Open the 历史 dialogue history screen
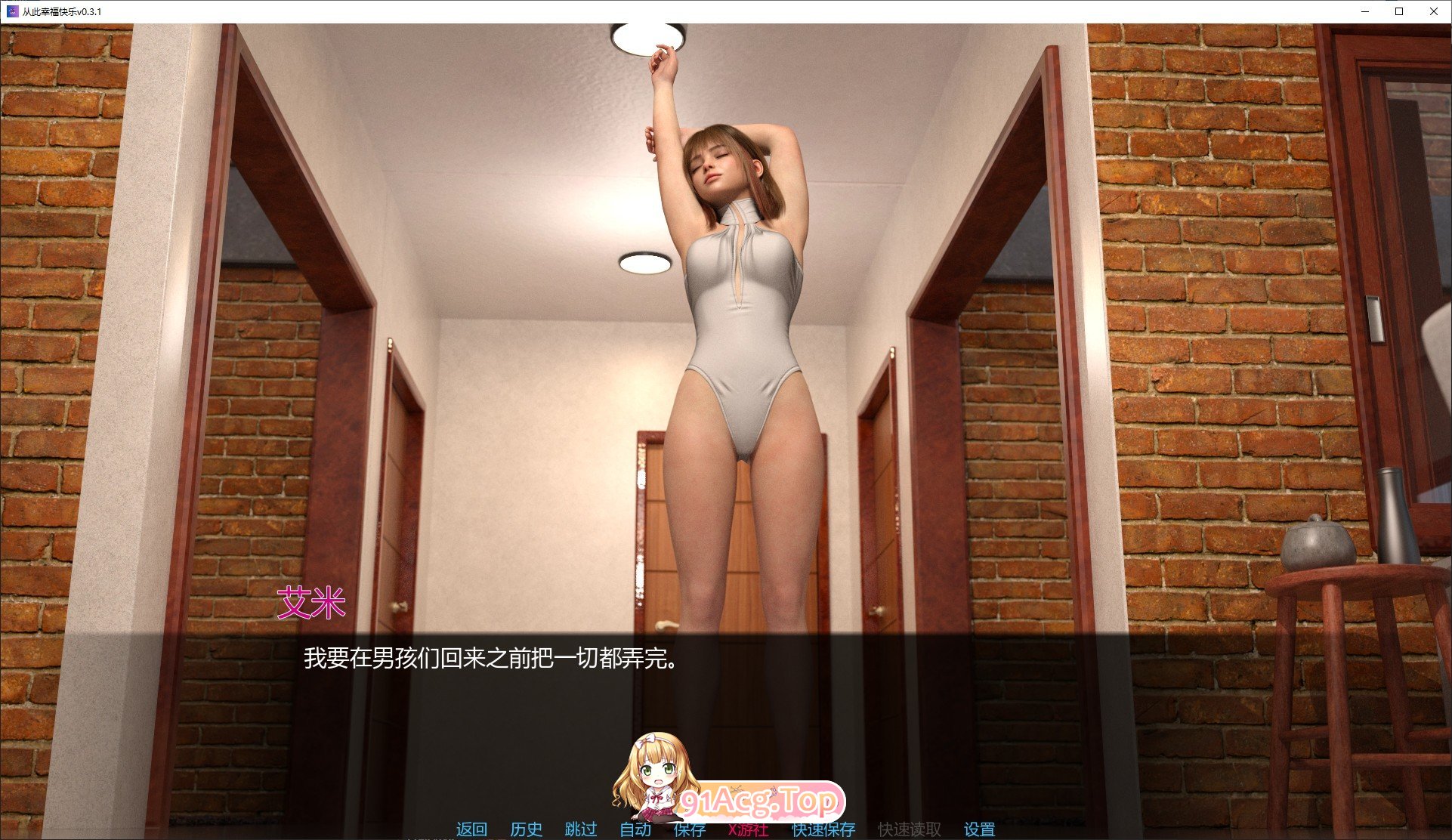Screen dimensions: 1452x840 pyautogui.click(x=527, y=829)
